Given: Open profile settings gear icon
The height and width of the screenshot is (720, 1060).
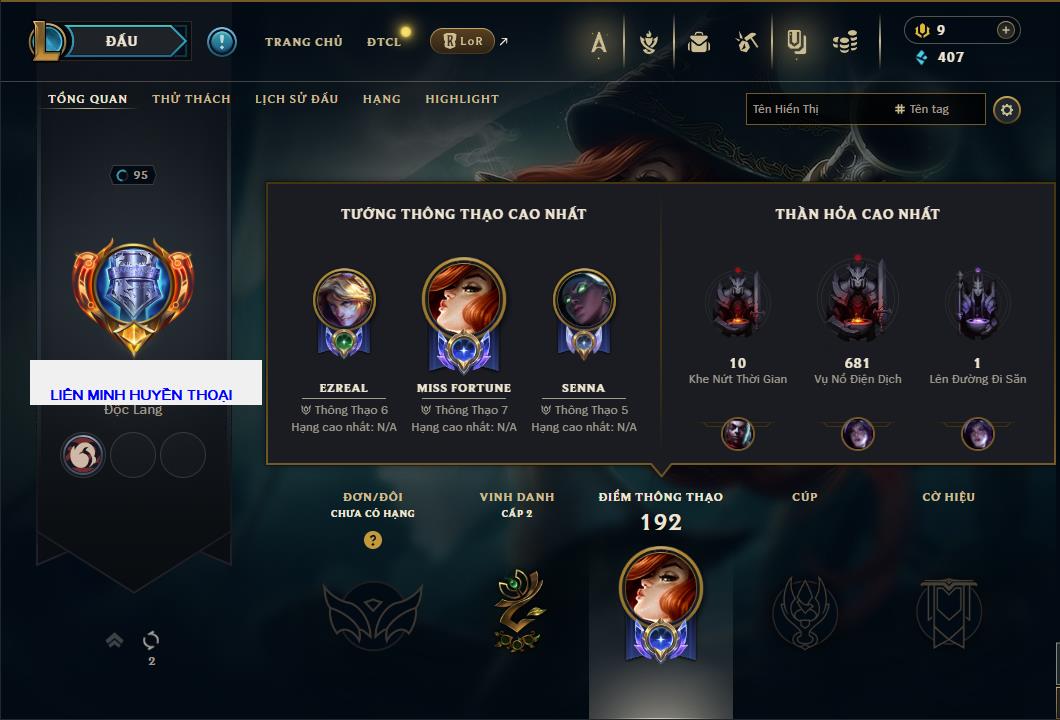Looking at the screenshot, I should tap(1007, 109).
